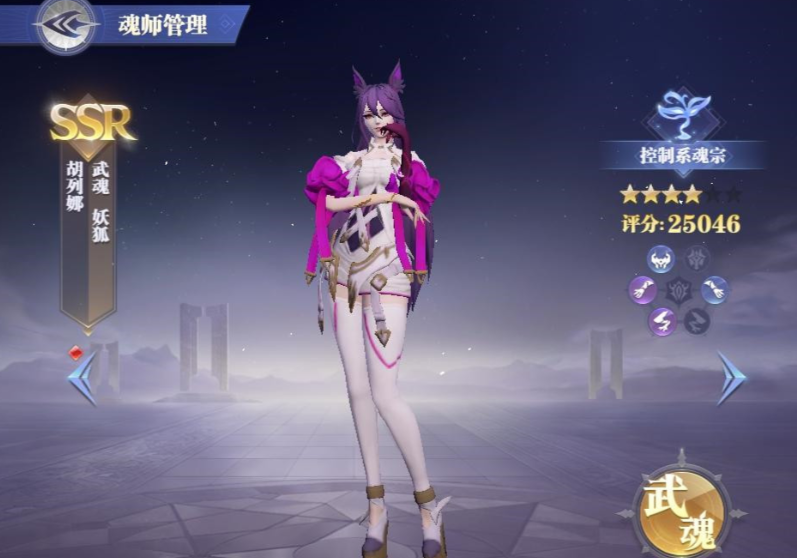Select the fox mask skill icon
Viewport: 797px width, 558px height.
coord(661,260)
